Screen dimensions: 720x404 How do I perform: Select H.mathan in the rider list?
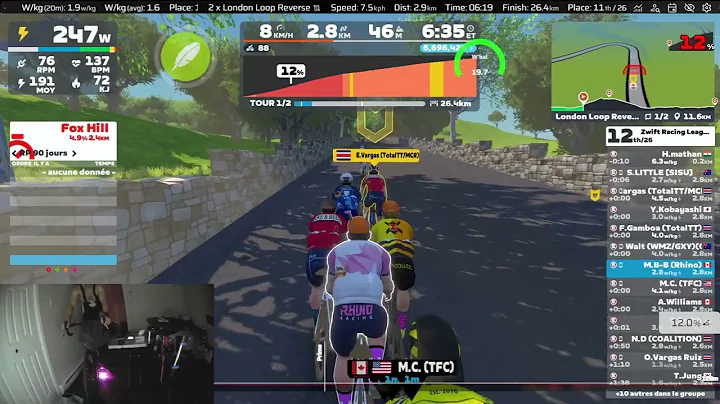coord(662,157)
